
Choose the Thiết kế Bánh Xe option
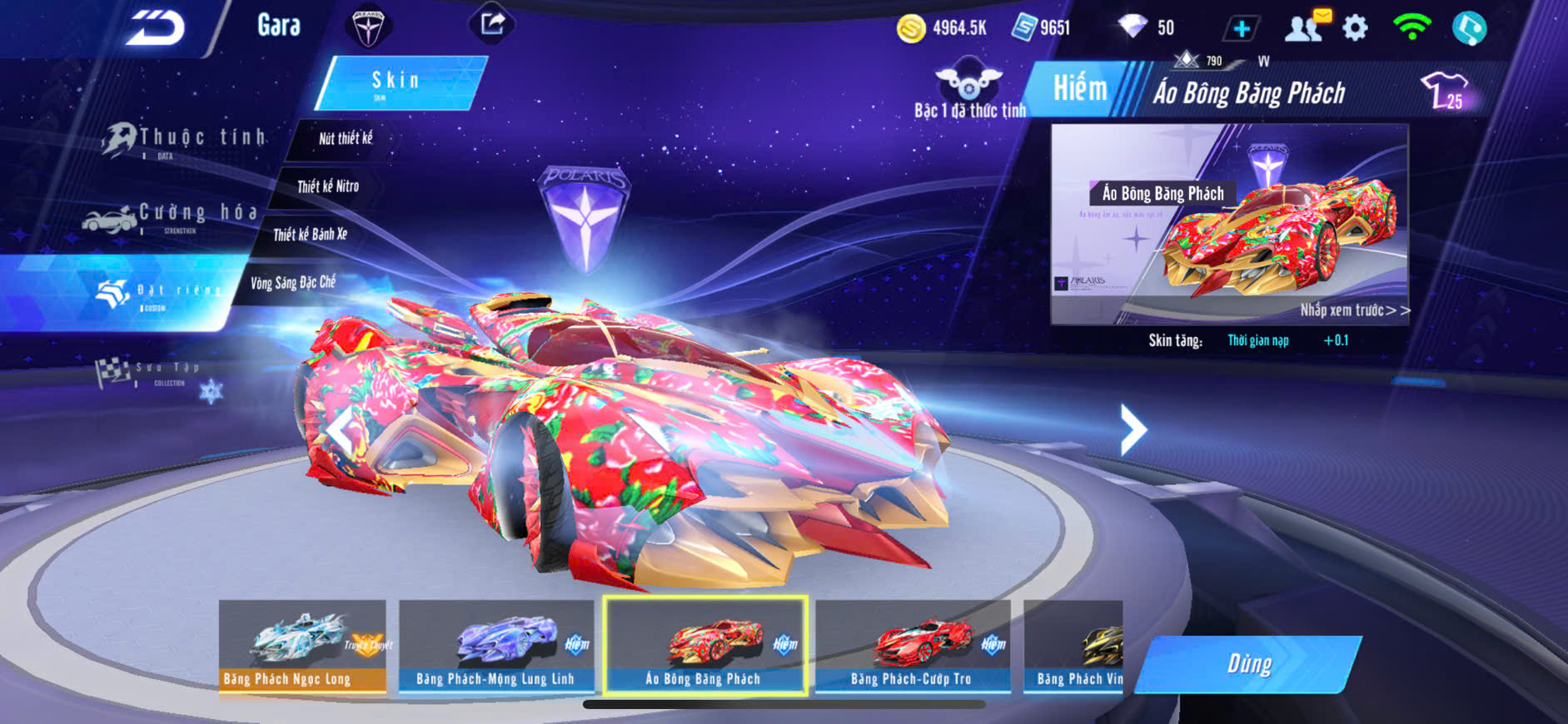pos(310,235)
